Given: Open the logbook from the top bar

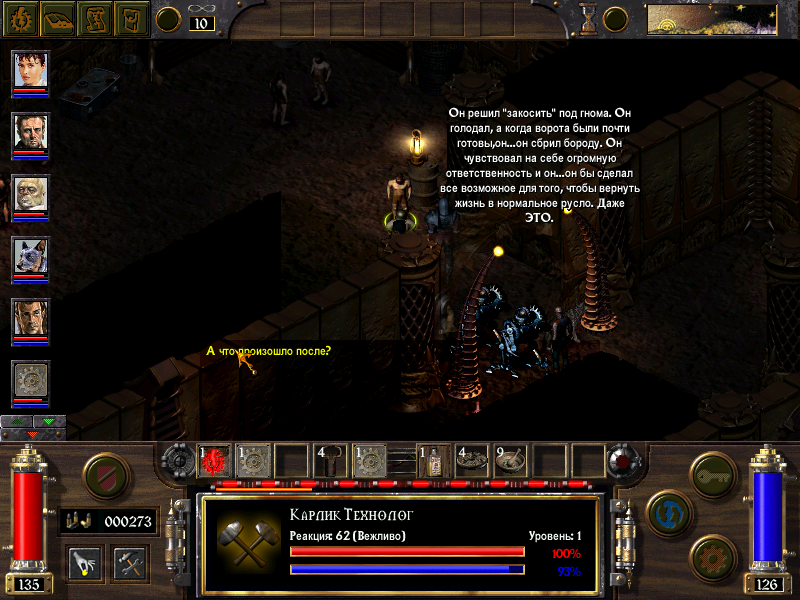Looking at the screenshot, I should 57,18.
